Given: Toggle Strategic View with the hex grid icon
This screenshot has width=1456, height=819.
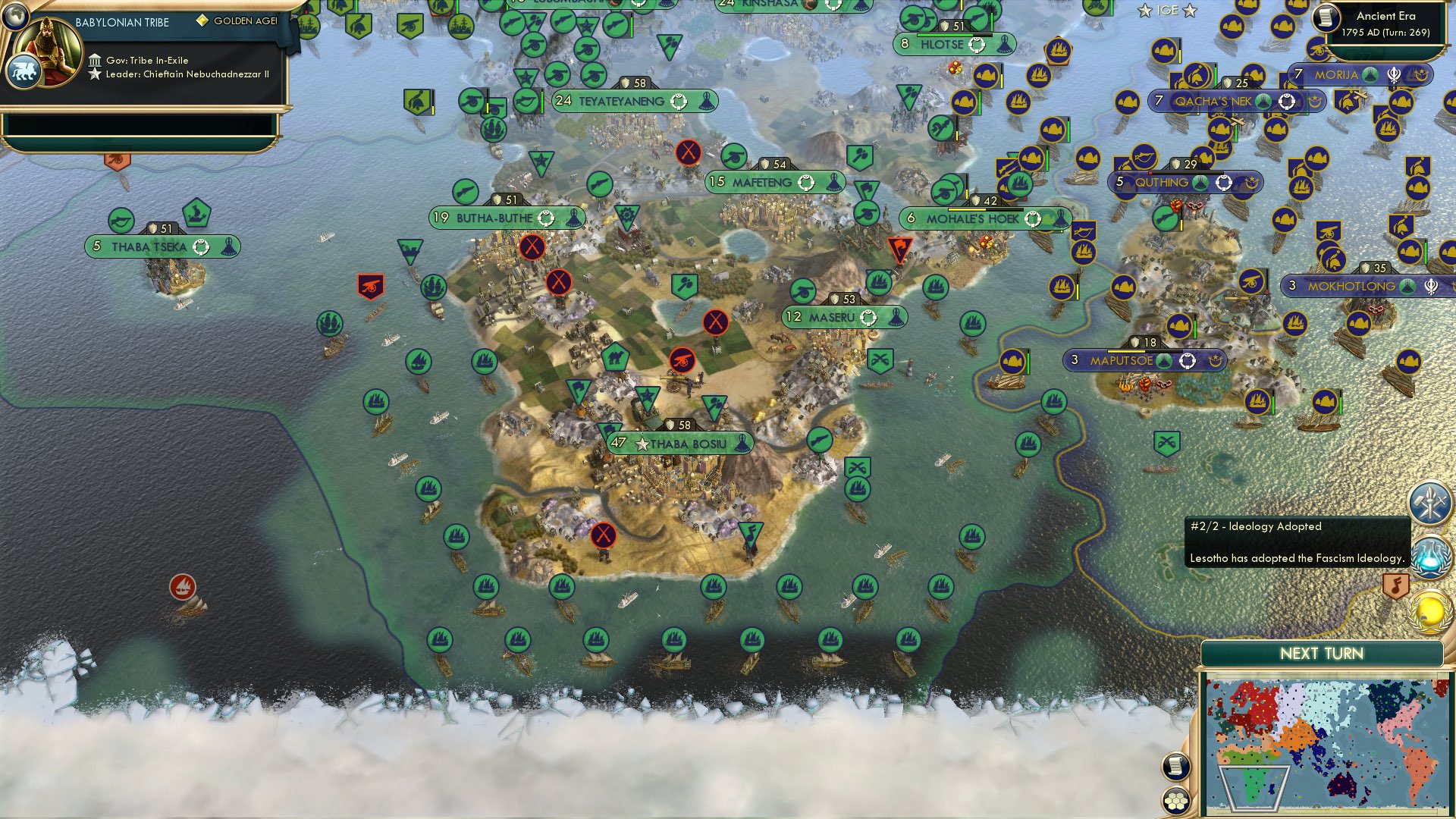Looking at the screenshot, I should click(x=1175, y=800).
